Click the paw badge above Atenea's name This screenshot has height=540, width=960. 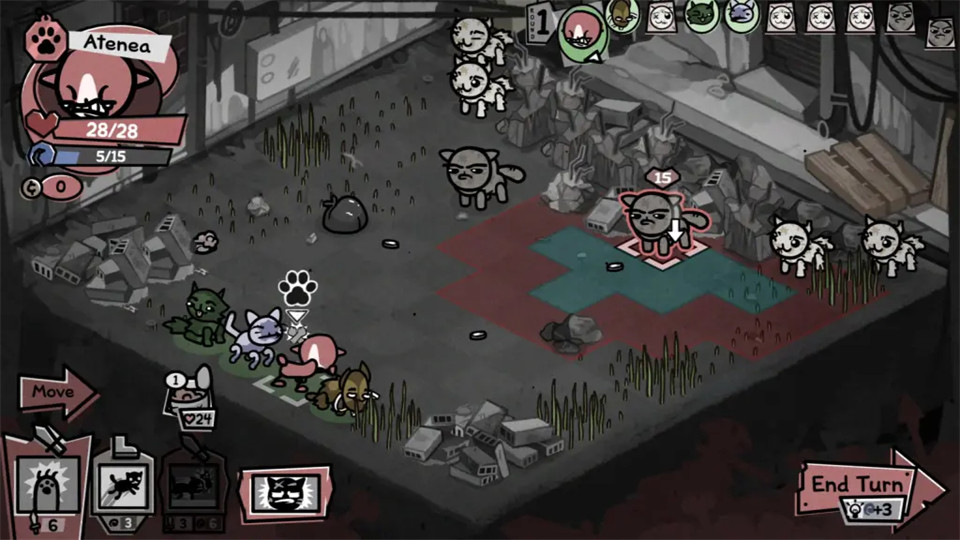(45, 40)
